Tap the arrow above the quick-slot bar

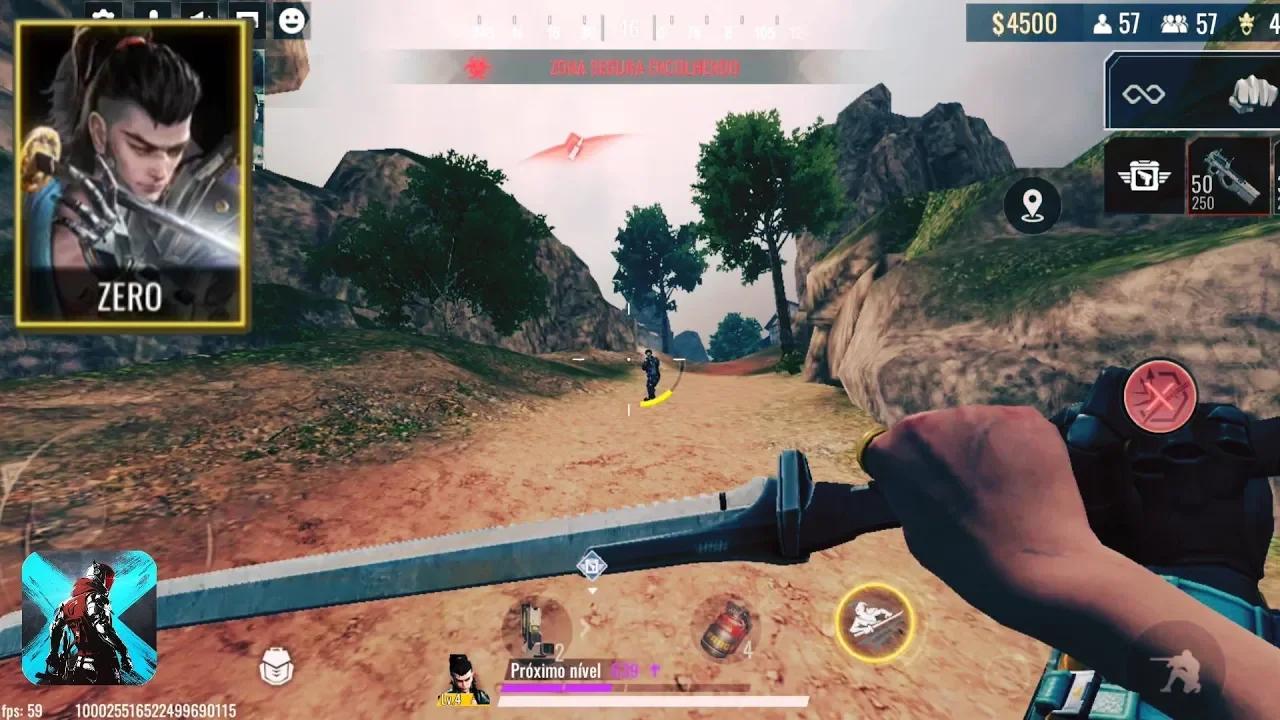click(592, 590)
